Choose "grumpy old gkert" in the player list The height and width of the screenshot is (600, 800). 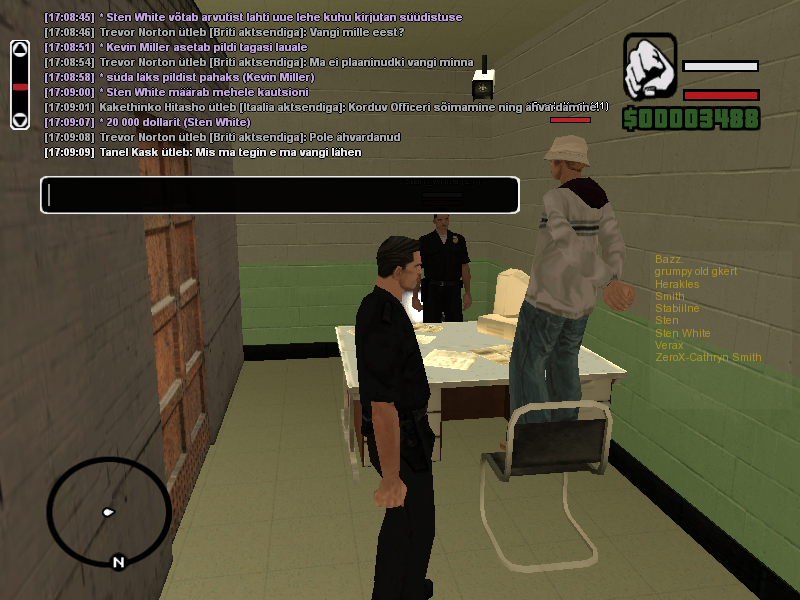click(696, 272)
